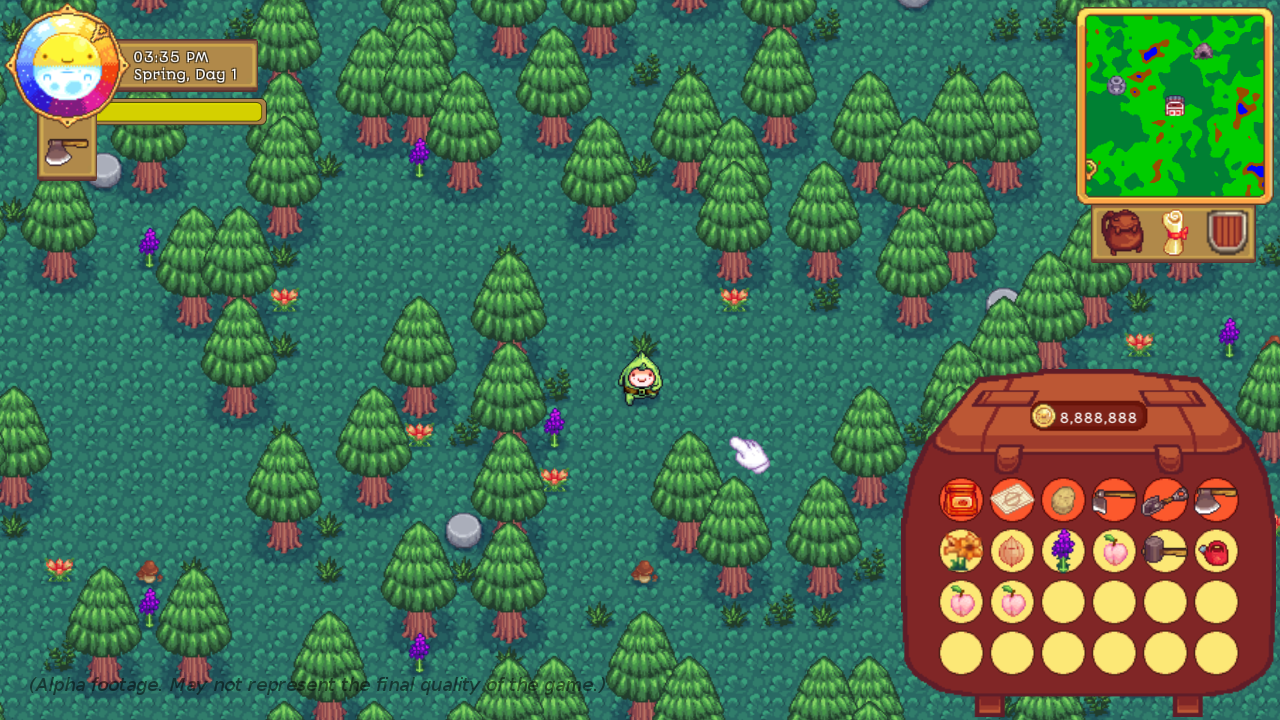Click the Potato in the inventory

(1063, 500)
